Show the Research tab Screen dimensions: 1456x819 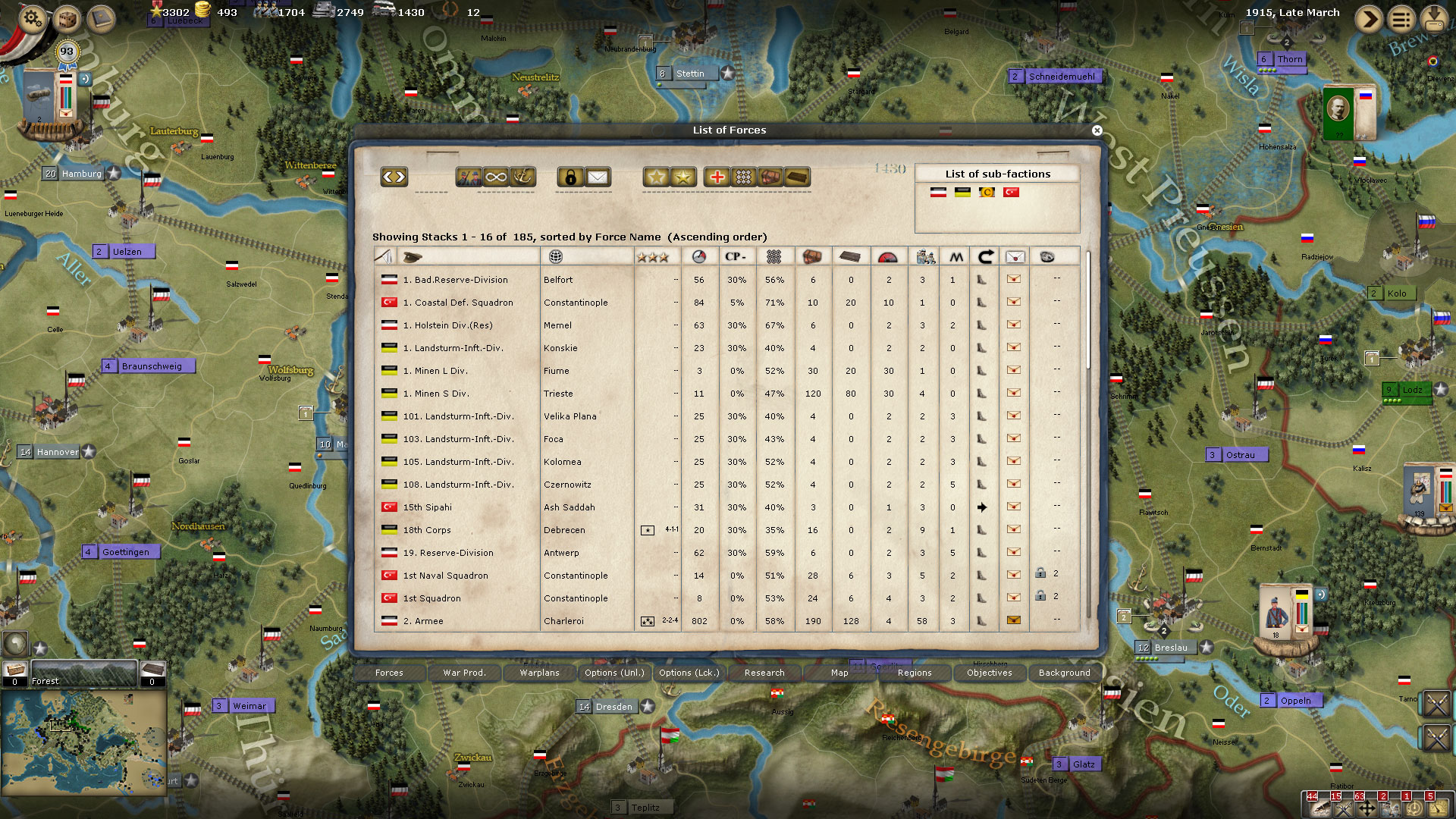point(764,673)
